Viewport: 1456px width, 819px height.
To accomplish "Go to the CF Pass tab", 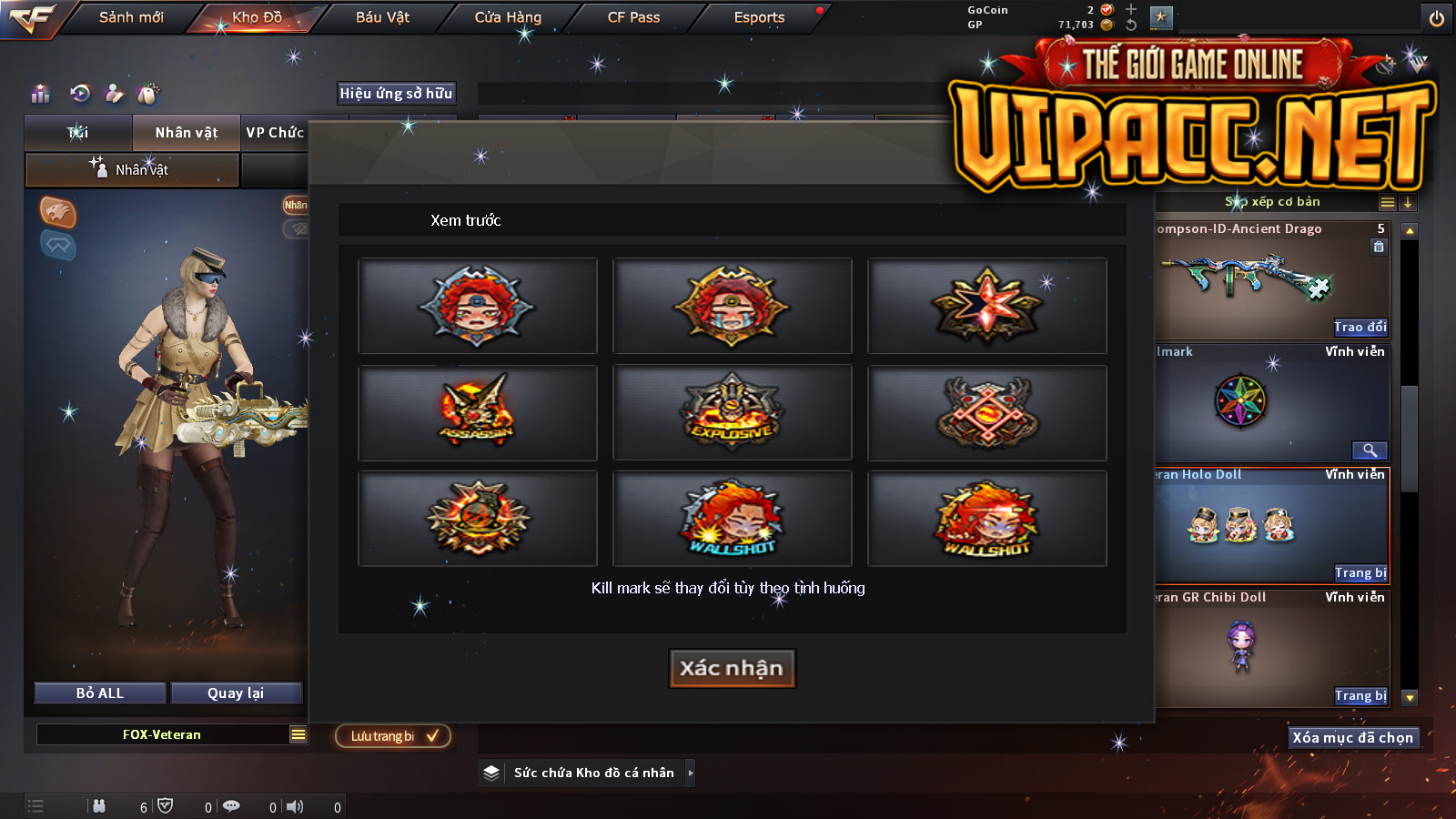I will 633,17.
